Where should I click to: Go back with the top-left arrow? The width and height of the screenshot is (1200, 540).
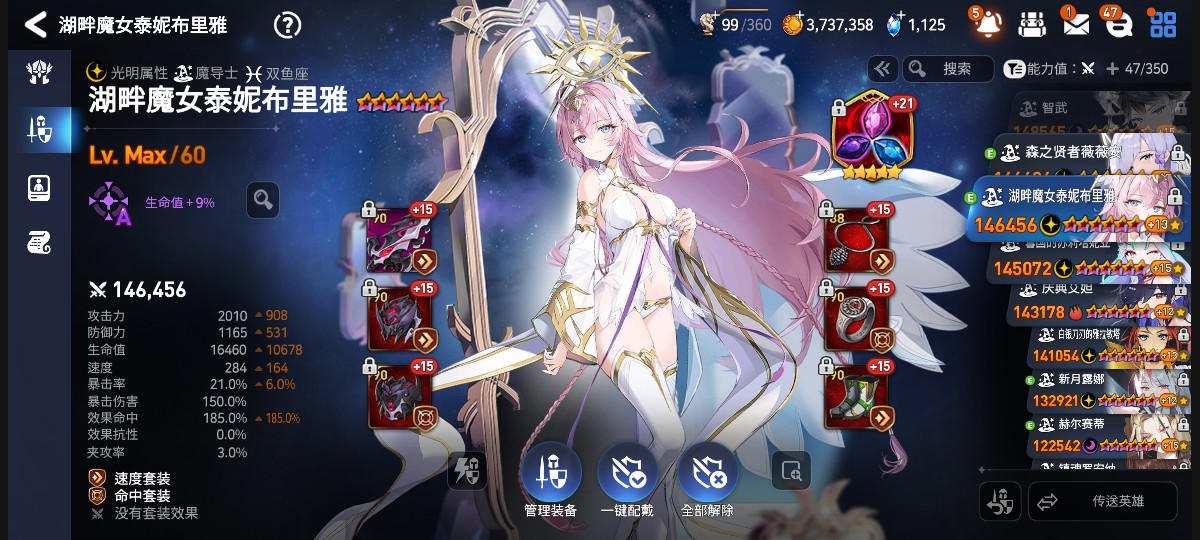tap(36, 24)
